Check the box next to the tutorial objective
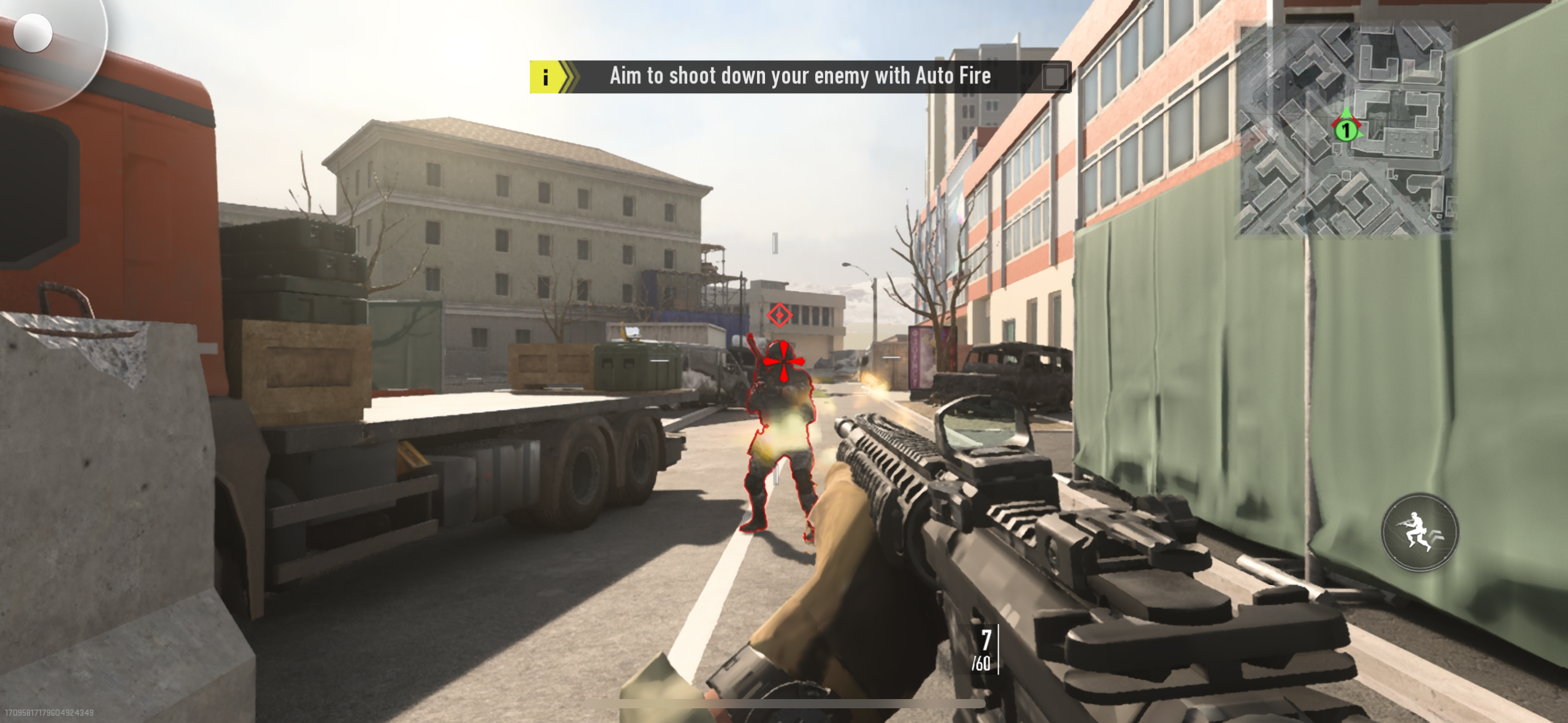This screenshot has width=1568, height=723. [x=1056, y=78]
